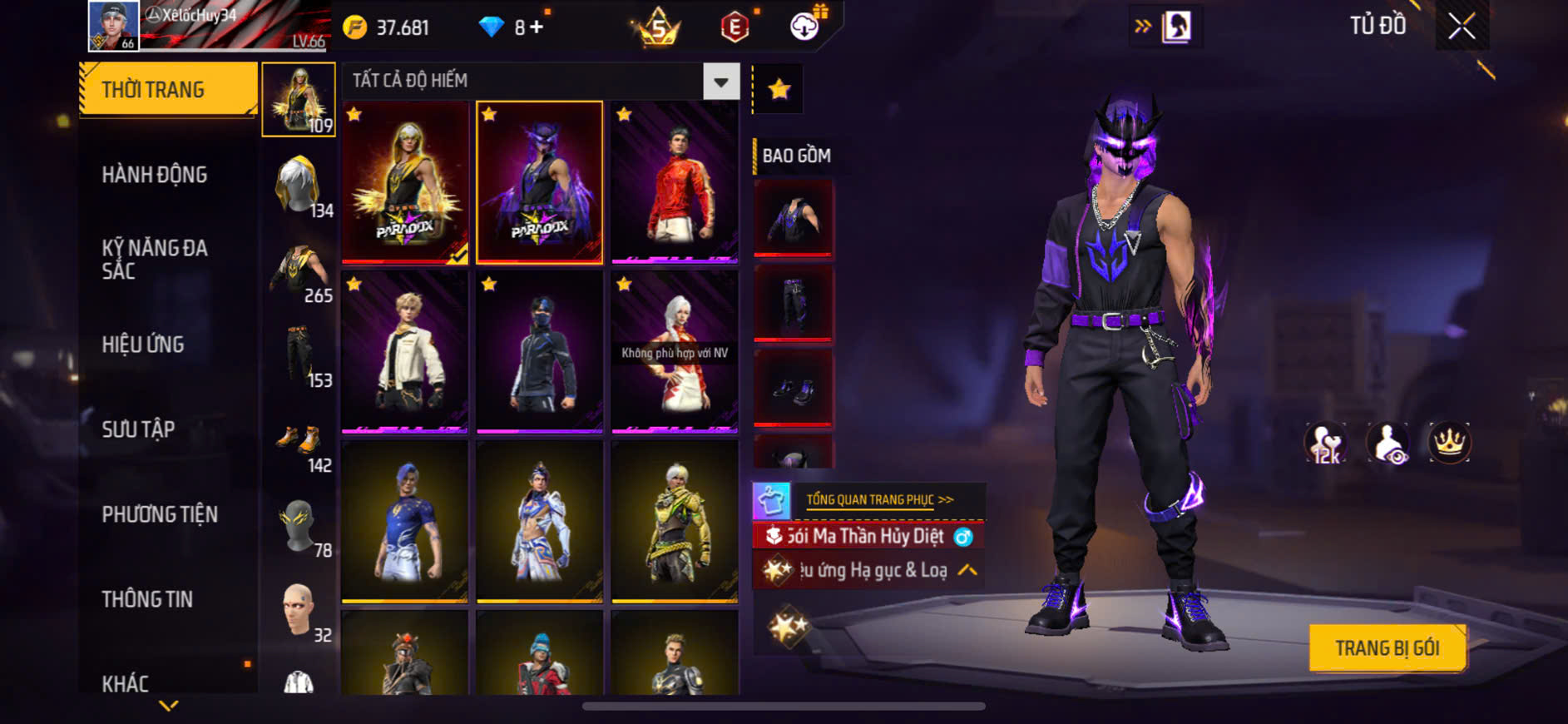Screen dimensions: 1568x724
Task: Choose the red jacket outfit bundle
Action: click(x=675, y=182)
